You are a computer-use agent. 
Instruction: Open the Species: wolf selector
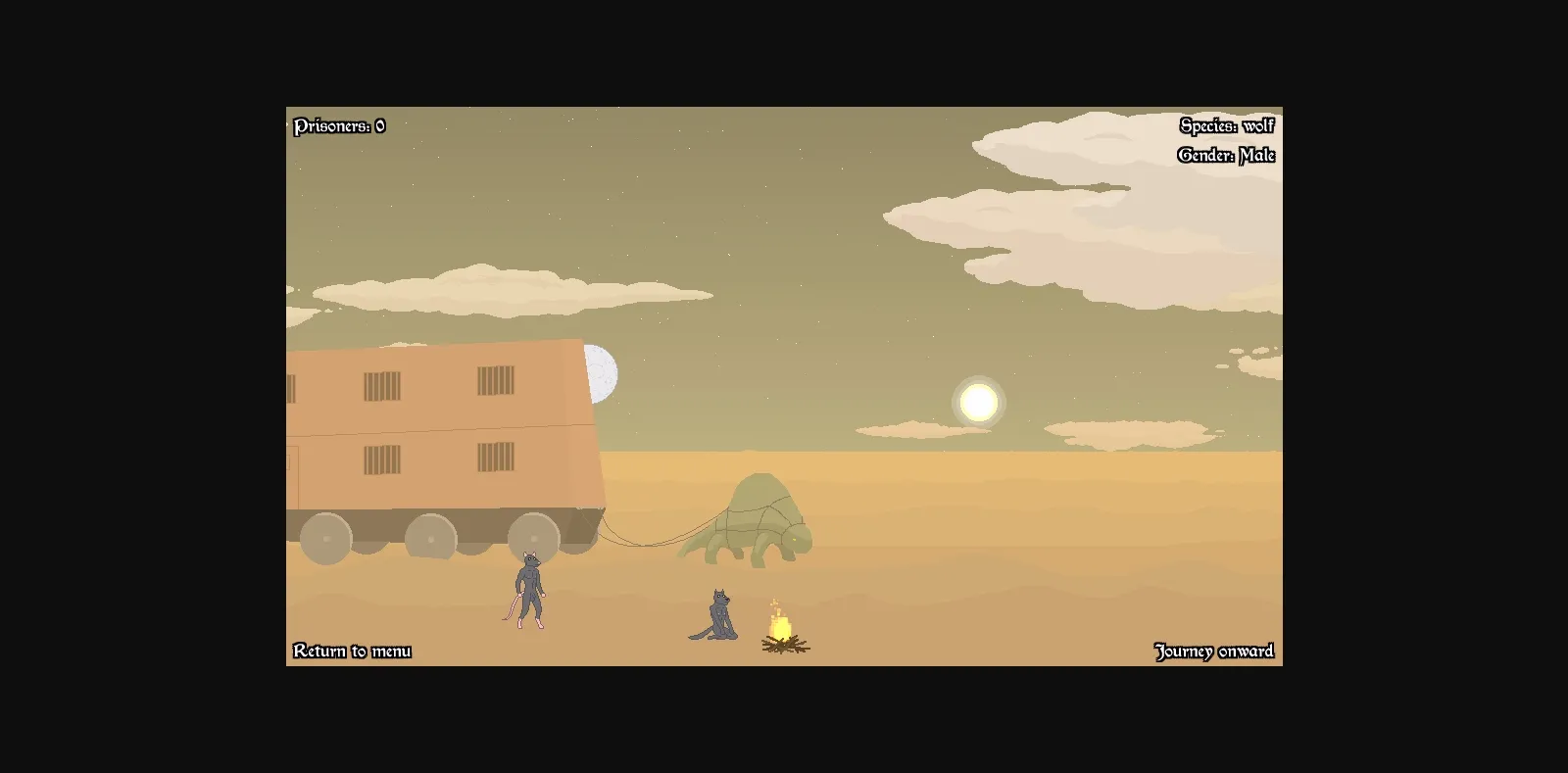coord(1227,126)
